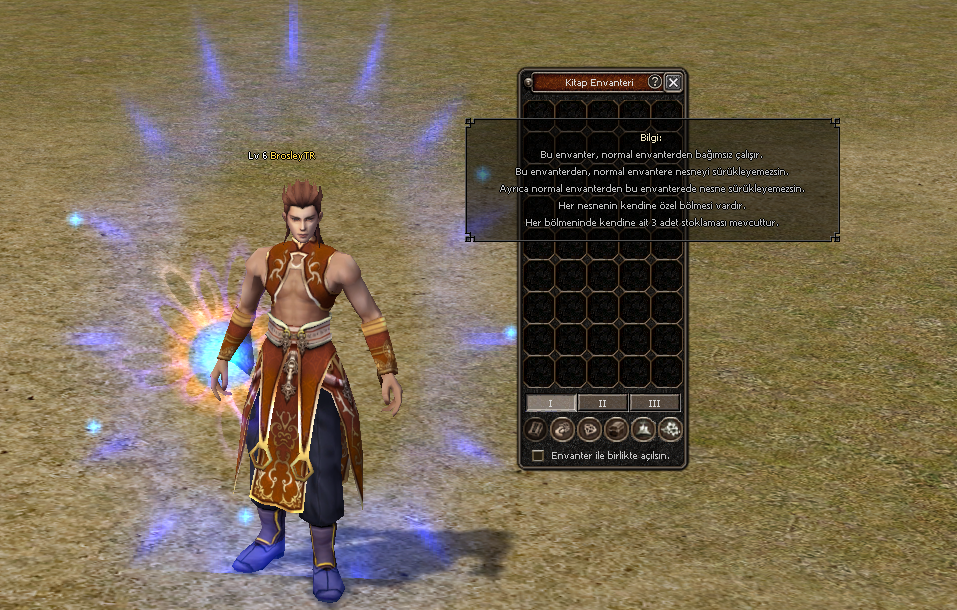Select the glowing mound category icon

click(644, 430)
